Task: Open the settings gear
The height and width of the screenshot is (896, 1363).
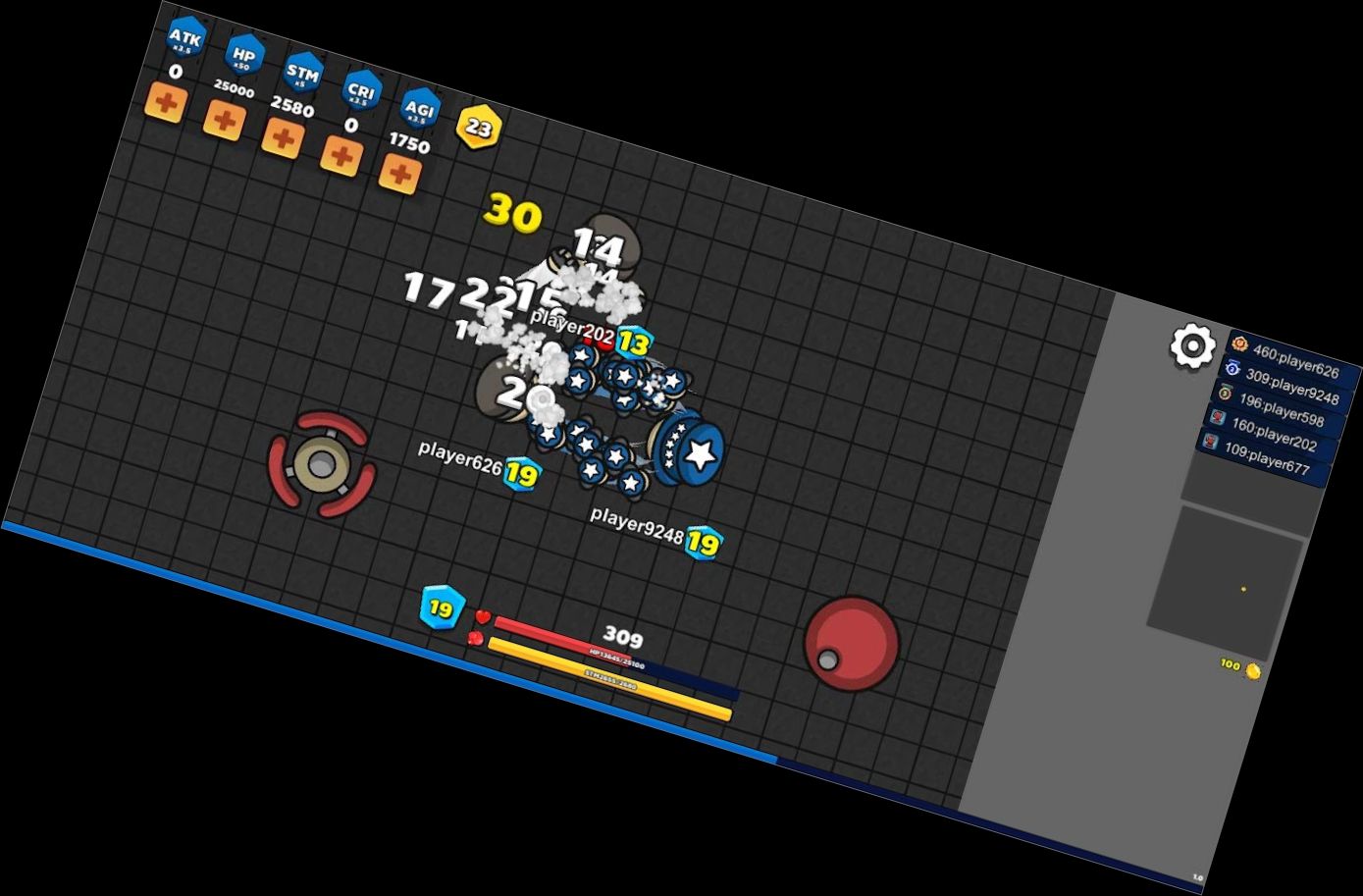Action: click(x=1190, y=345)
